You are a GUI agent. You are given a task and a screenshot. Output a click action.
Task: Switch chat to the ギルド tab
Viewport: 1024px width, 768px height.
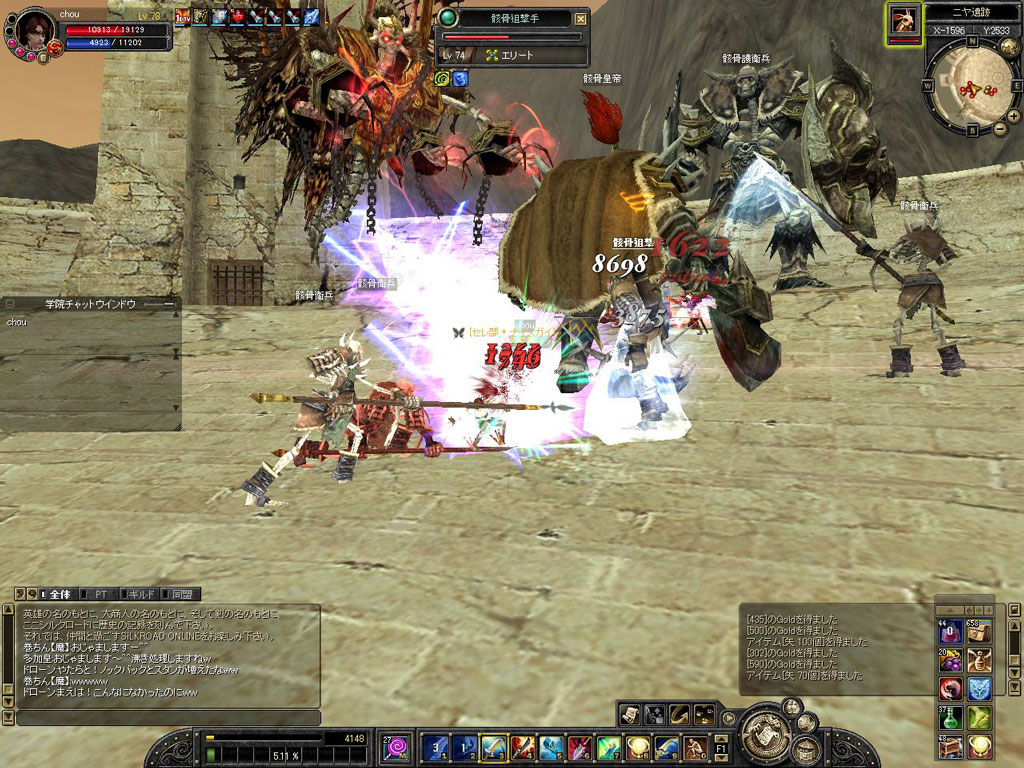click(140, 594)
